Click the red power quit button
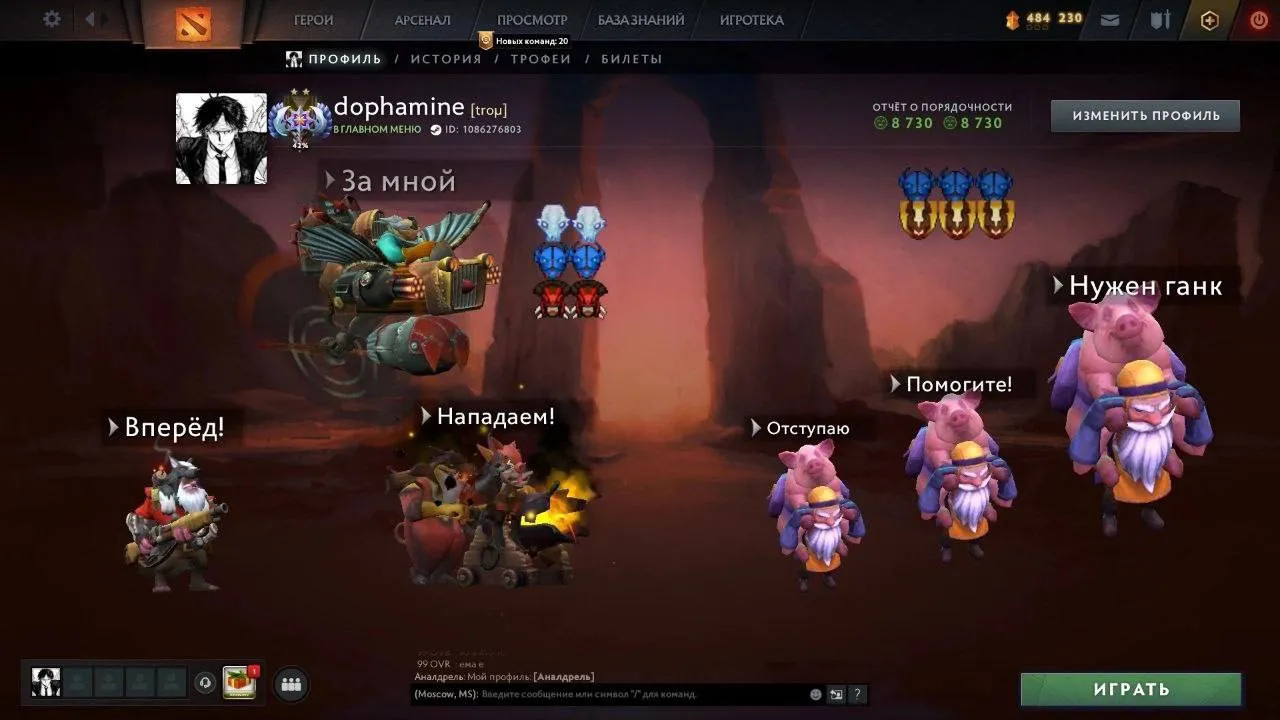Screen dimensions: 1280x720 tap(1259, 20)
